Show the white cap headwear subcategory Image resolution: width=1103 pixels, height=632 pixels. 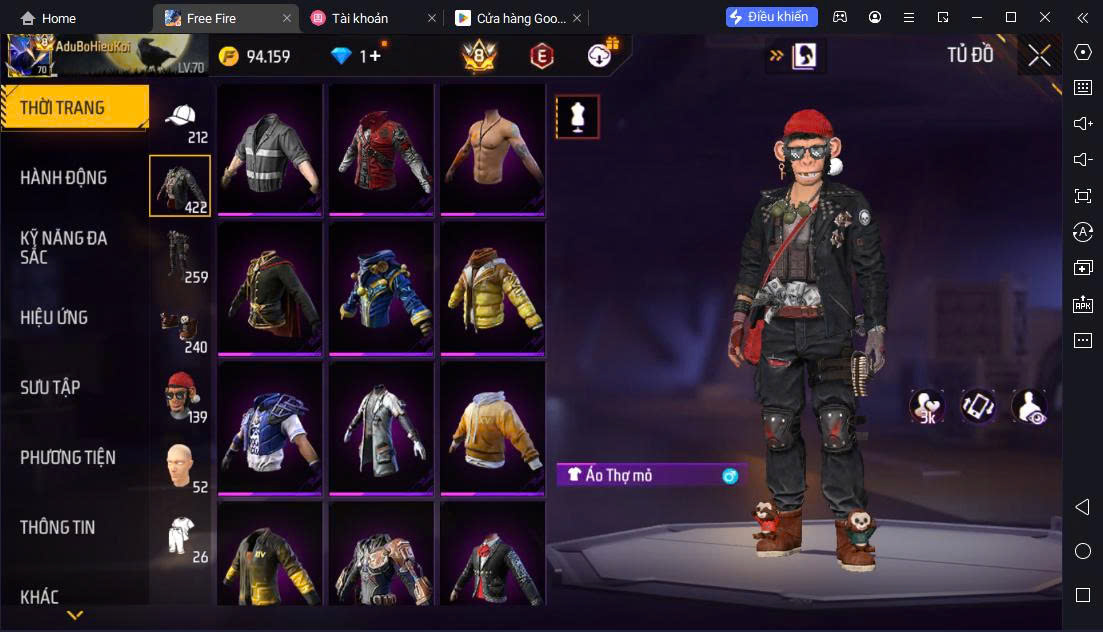coord(180,118)
